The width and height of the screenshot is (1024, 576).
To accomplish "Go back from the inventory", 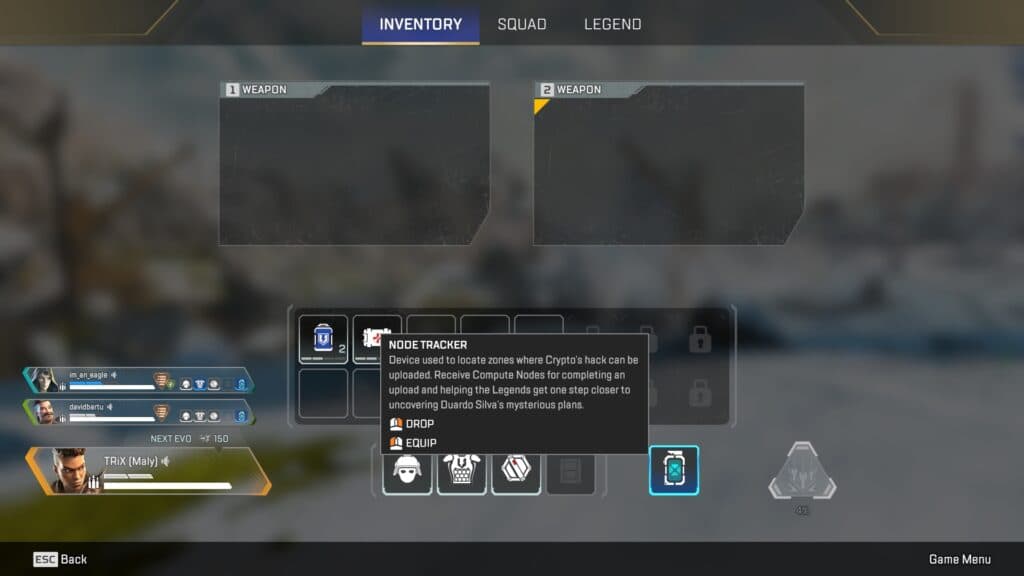I will [60, 559].
